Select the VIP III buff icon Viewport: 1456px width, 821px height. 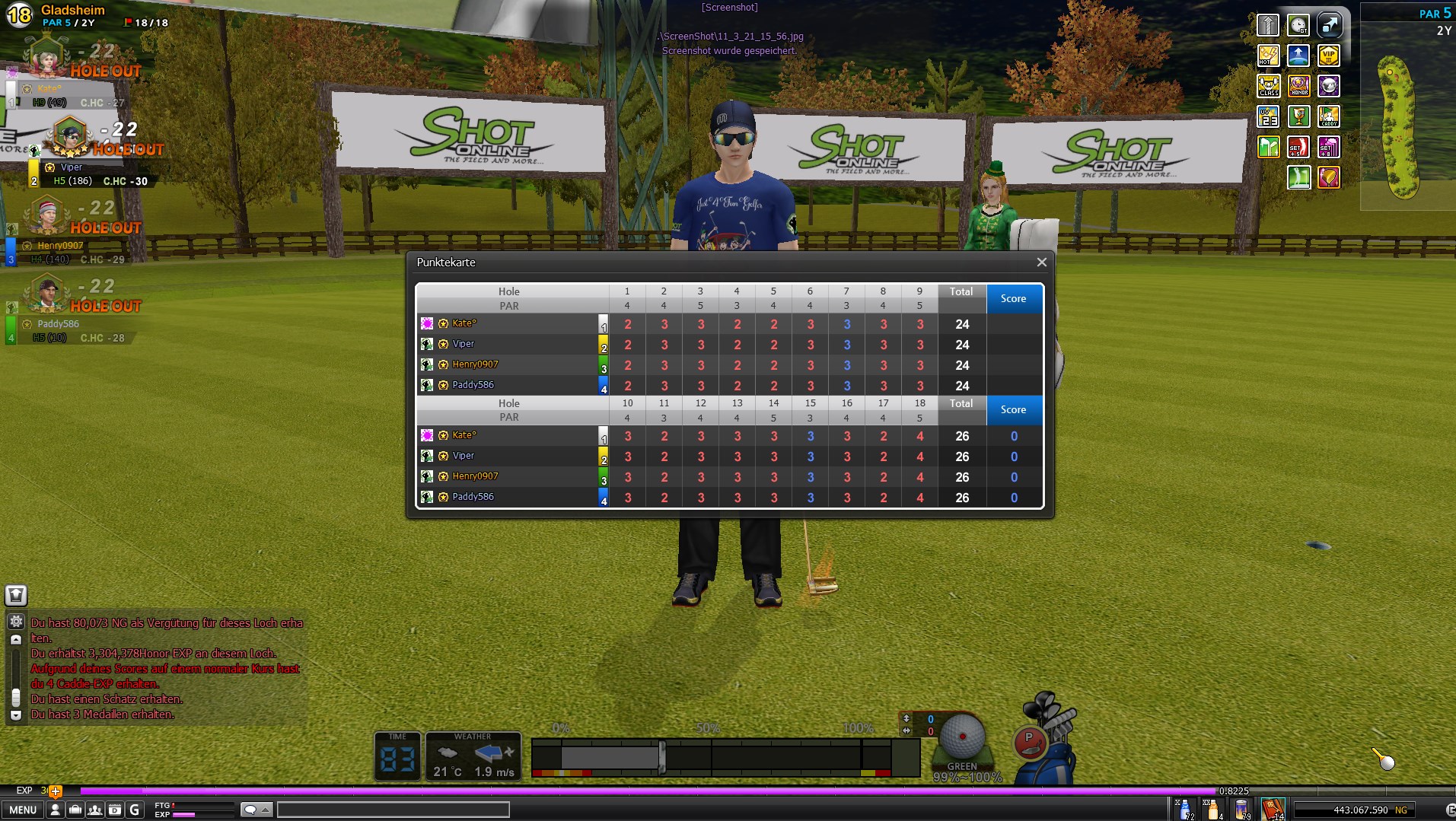(1329, 56)
